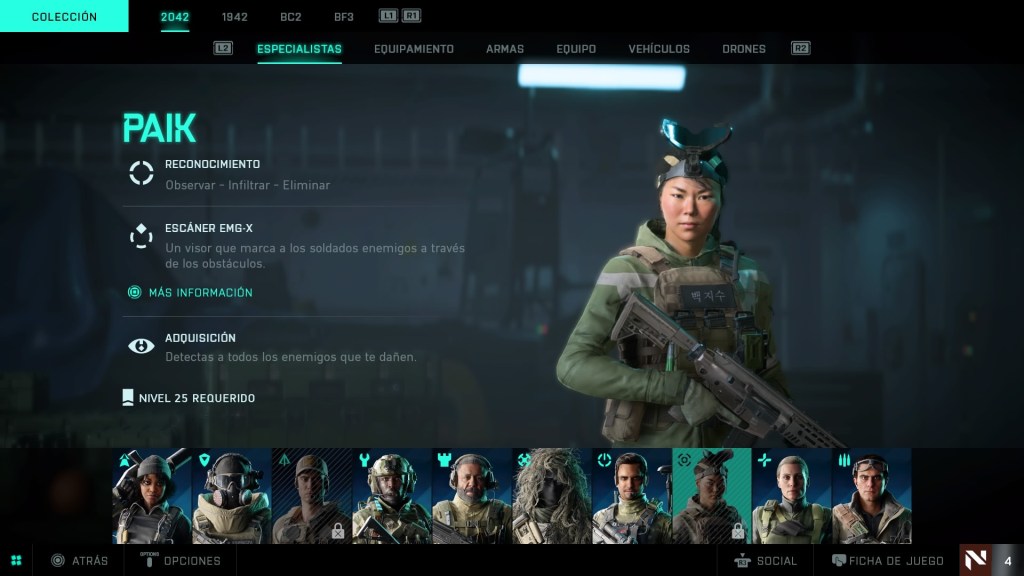Select the 2042 collection

[175, 17]
